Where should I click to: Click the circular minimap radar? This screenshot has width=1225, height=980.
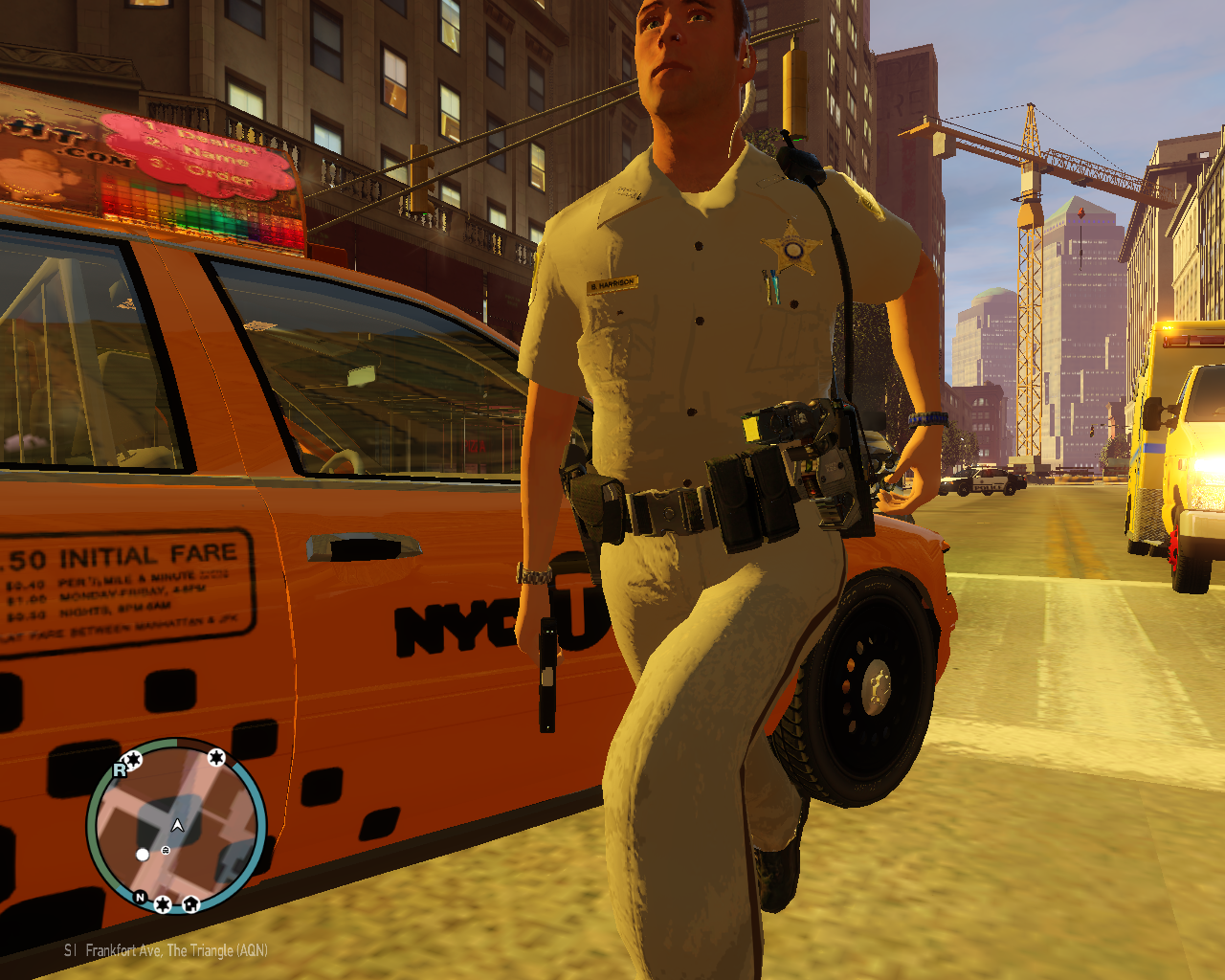coord(176,826)
